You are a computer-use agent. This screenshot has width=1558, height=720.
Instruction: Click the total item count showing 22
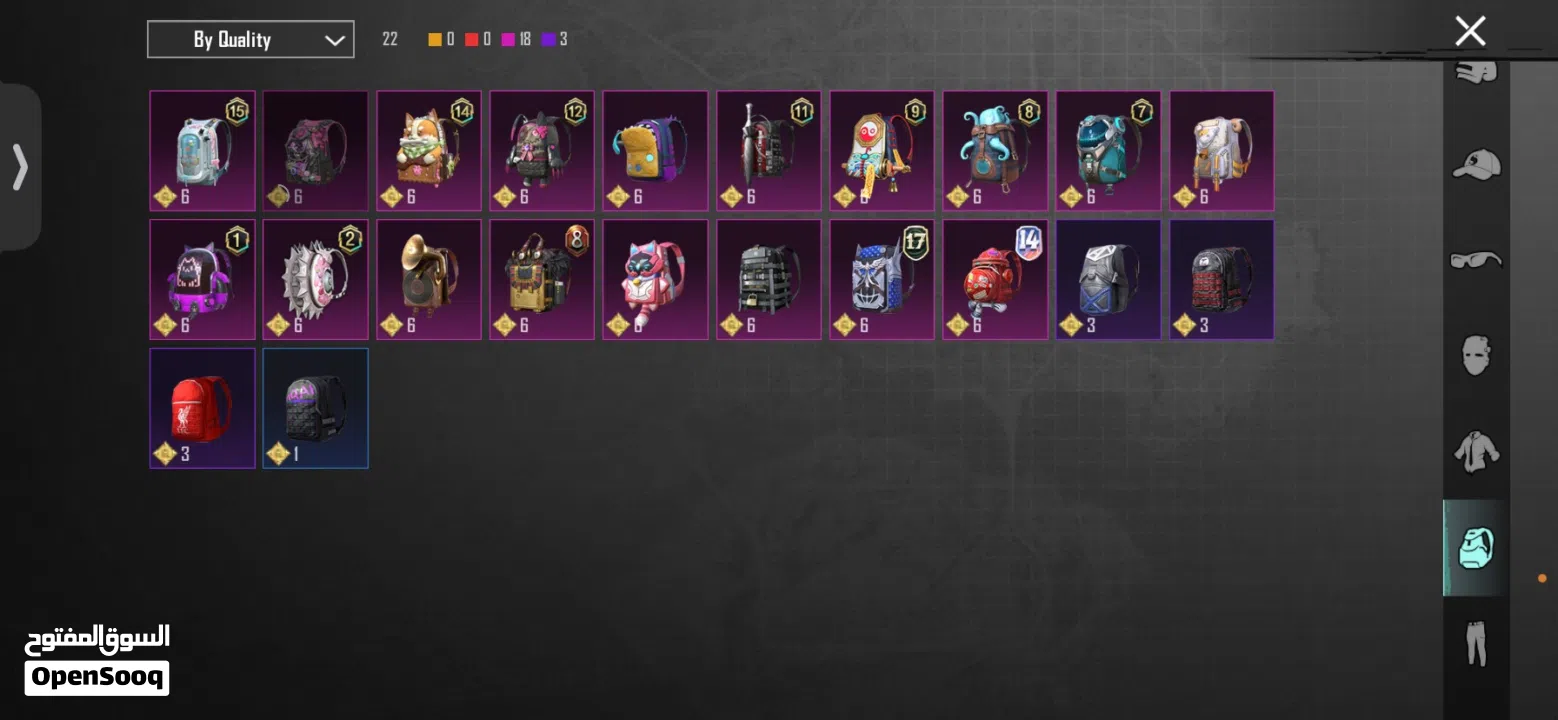[x=389, y=39]
